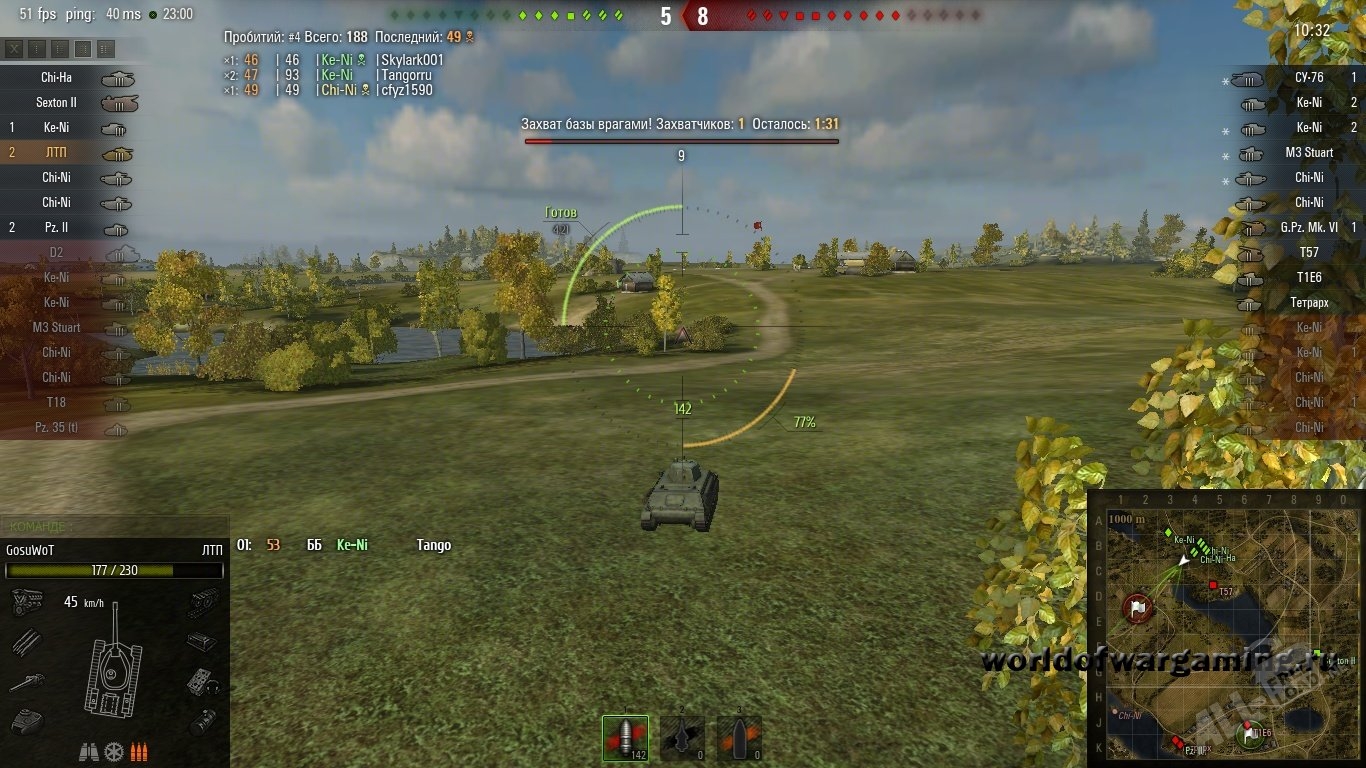
Task: Select the Sexton II row in the allied list
Action: point(70,103)
